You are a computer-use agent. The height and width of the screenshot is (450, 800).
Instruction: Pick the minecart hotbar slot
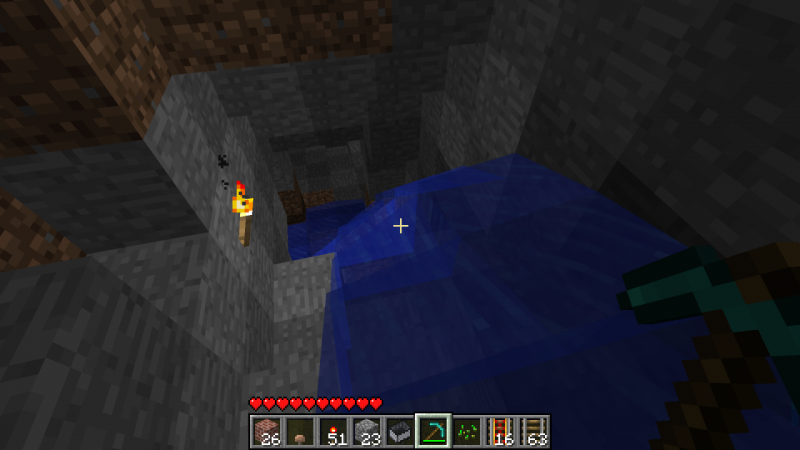tap(400, 431)
